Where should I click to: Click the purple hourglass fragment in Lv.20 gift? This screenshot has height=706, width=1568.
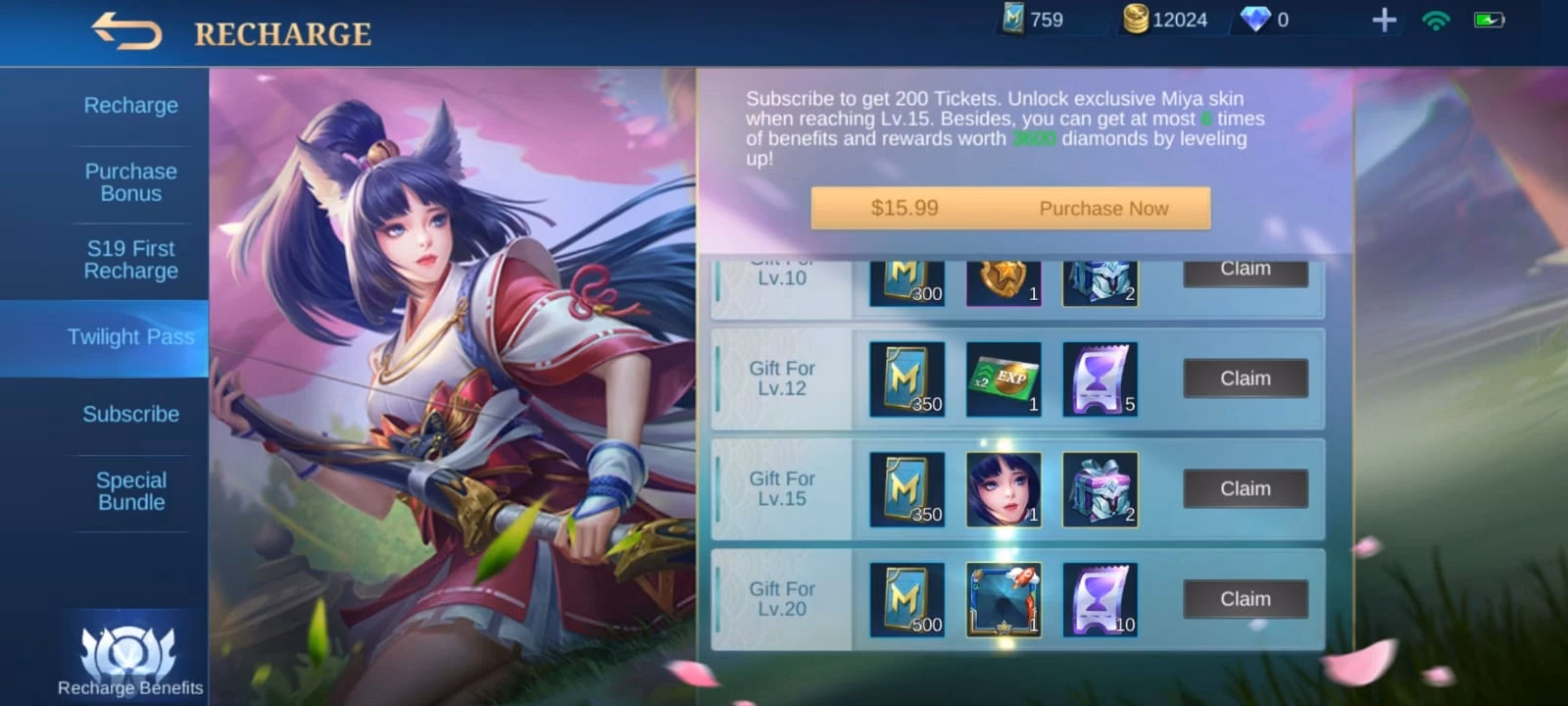1100,598
